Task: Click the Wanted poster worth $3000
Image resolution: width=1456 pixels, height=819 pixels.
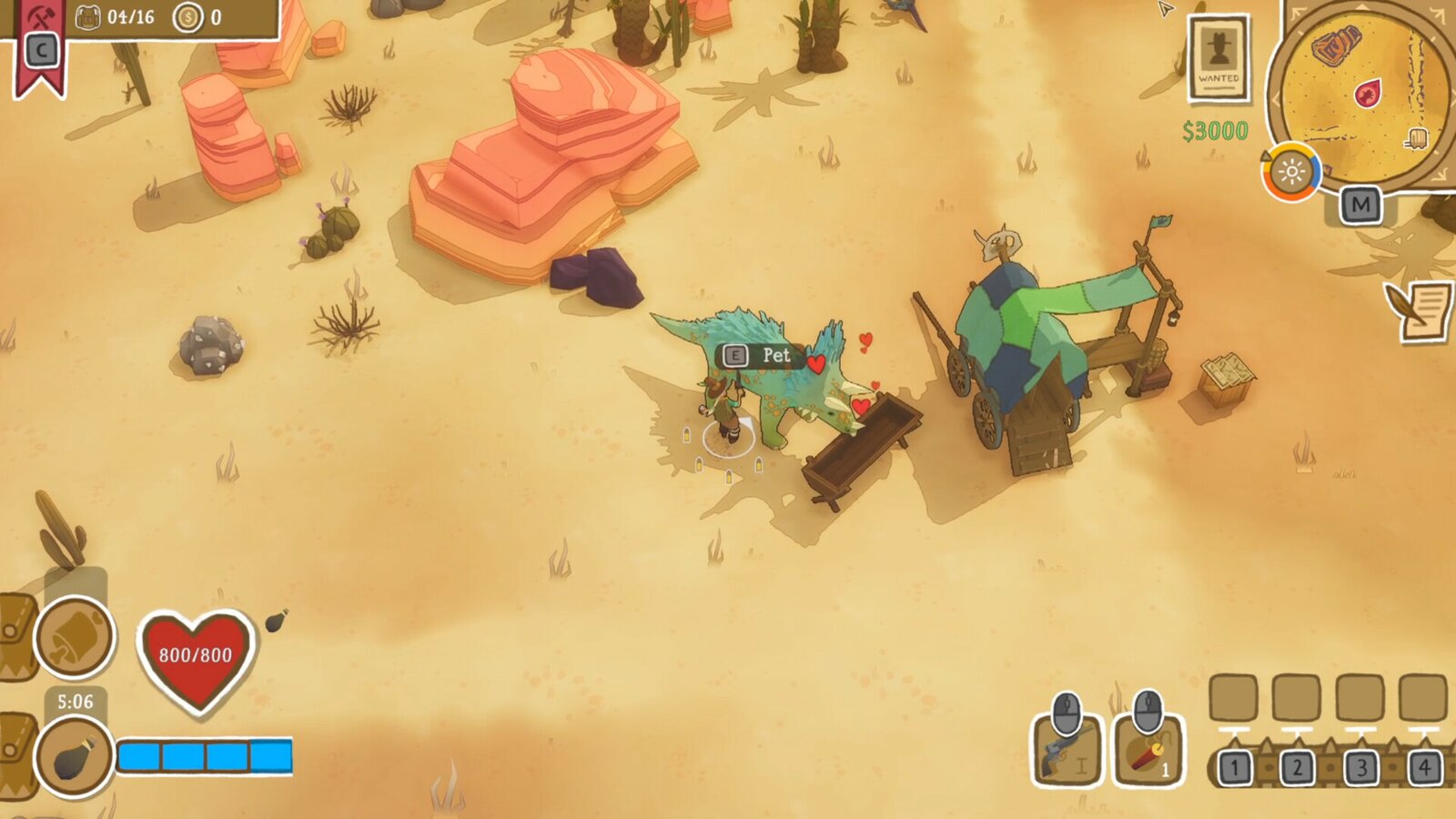Action: point(1219,59)
